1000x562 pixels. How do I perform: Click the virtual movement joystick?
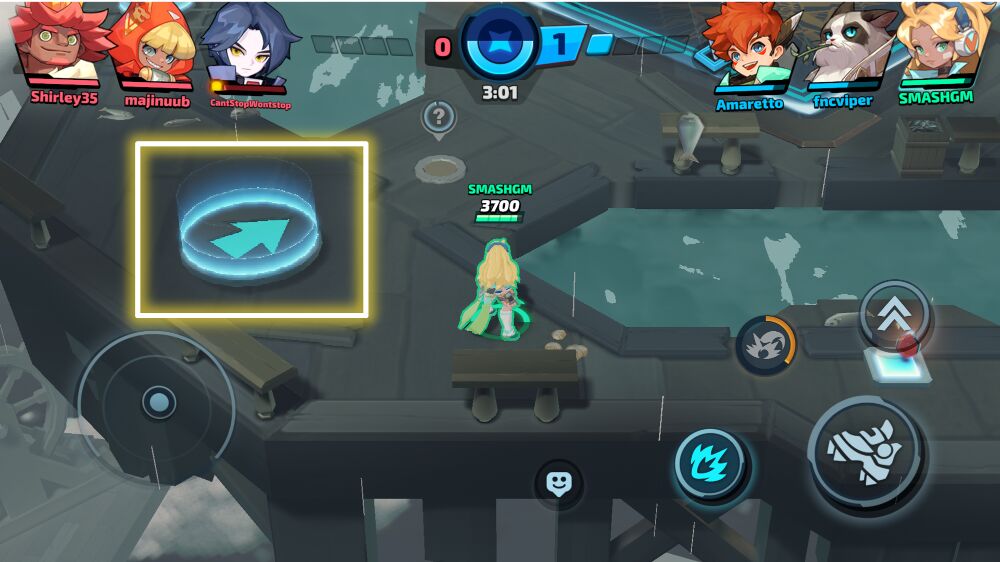click(157, 404)
